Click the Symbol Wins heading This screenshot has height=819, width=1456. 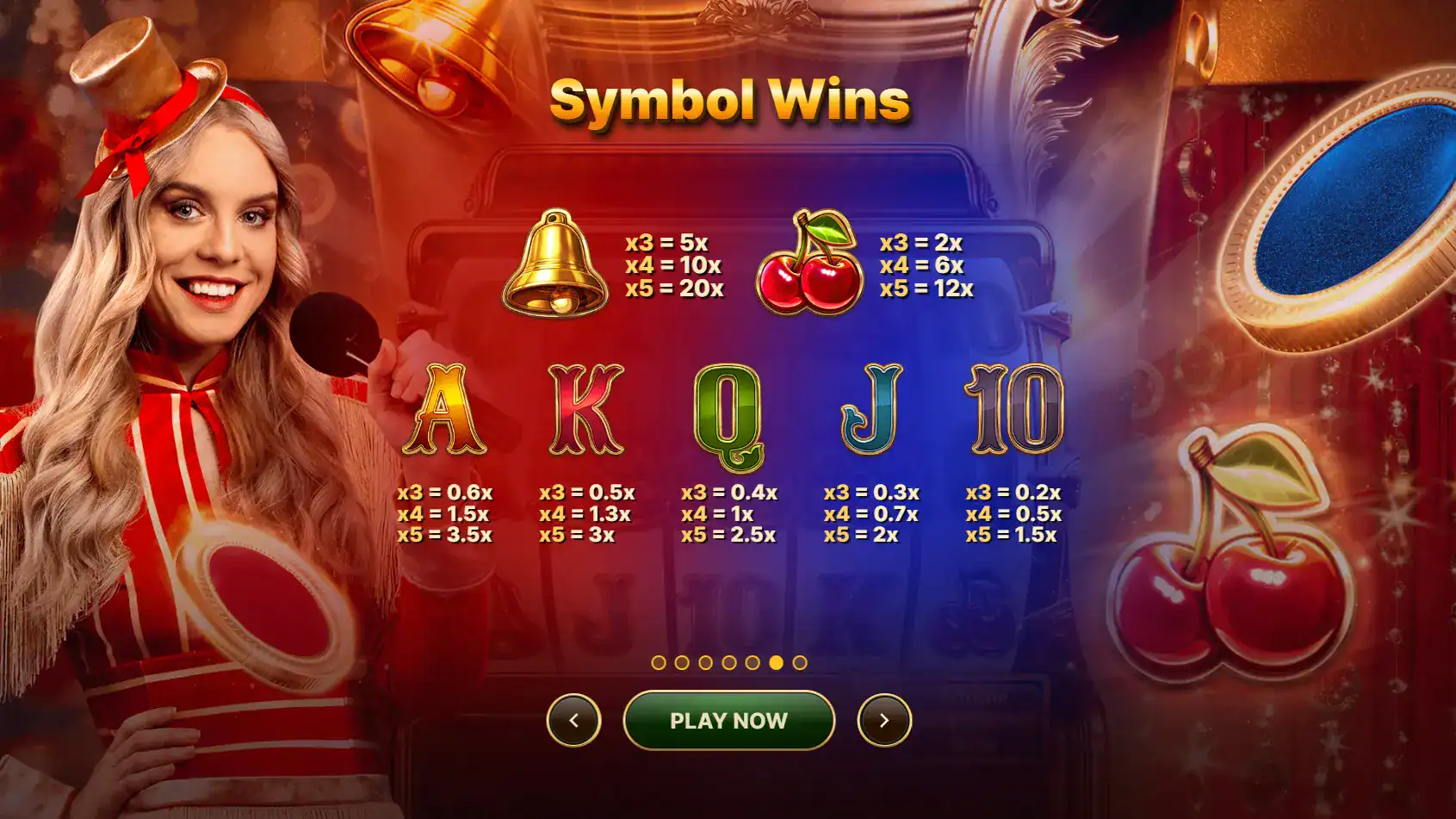point(728,101)
